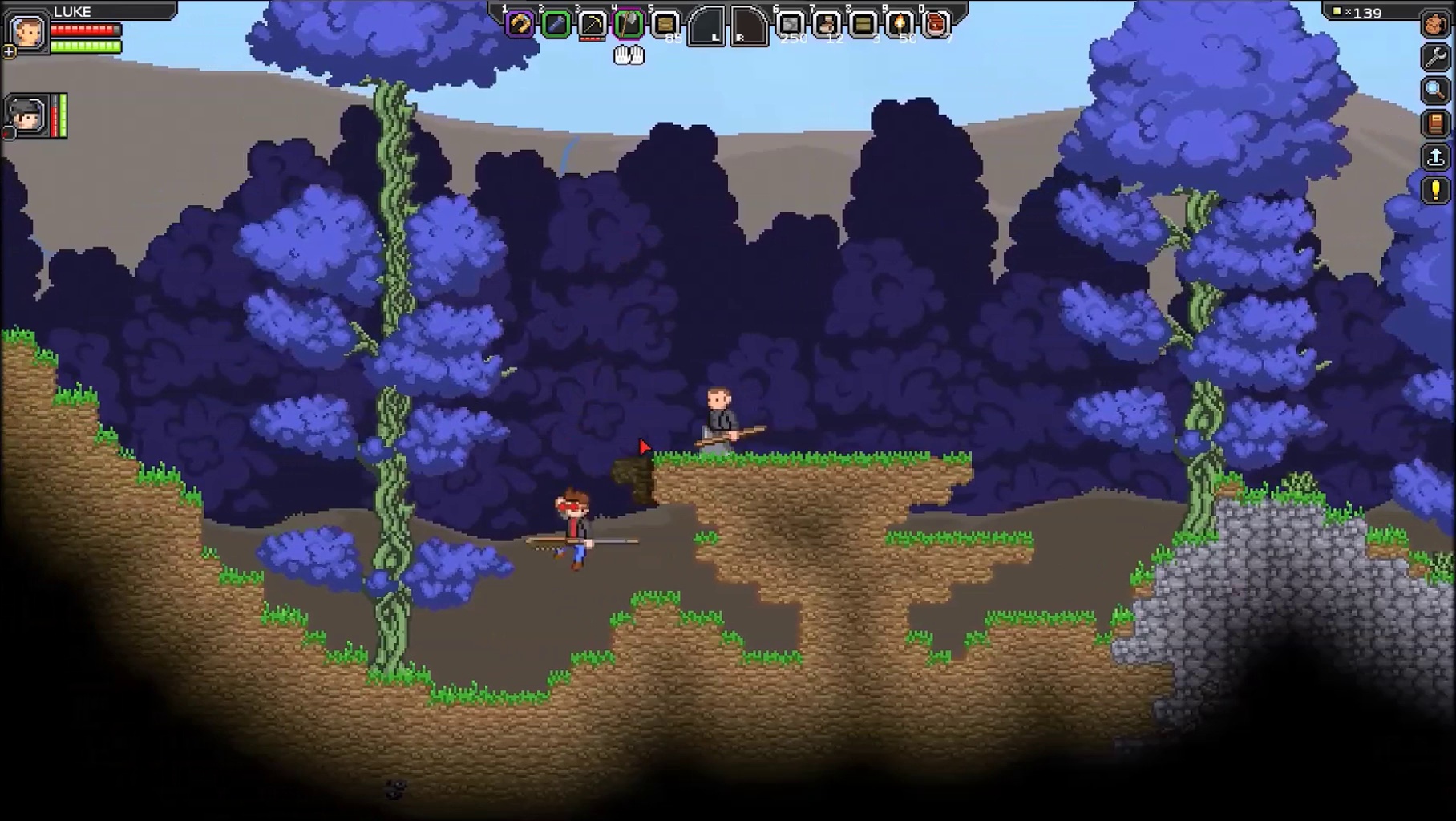This screenshot has width=1456, height=821.
Task: Pick the wooden block stack of 85
Action: tap(665, 25)
